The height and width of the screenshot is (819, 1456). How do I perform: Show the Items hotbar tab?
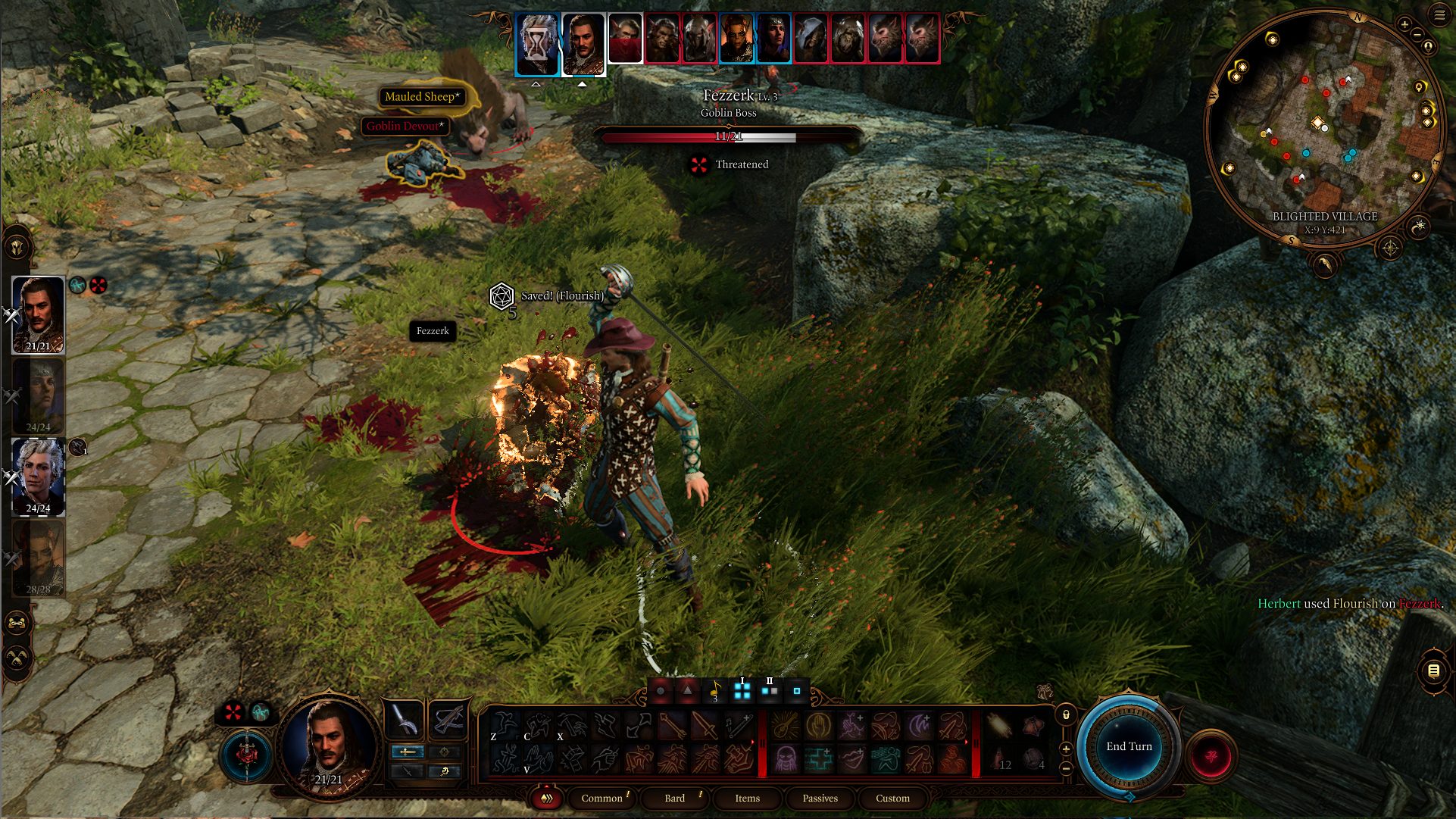point(747,798)
